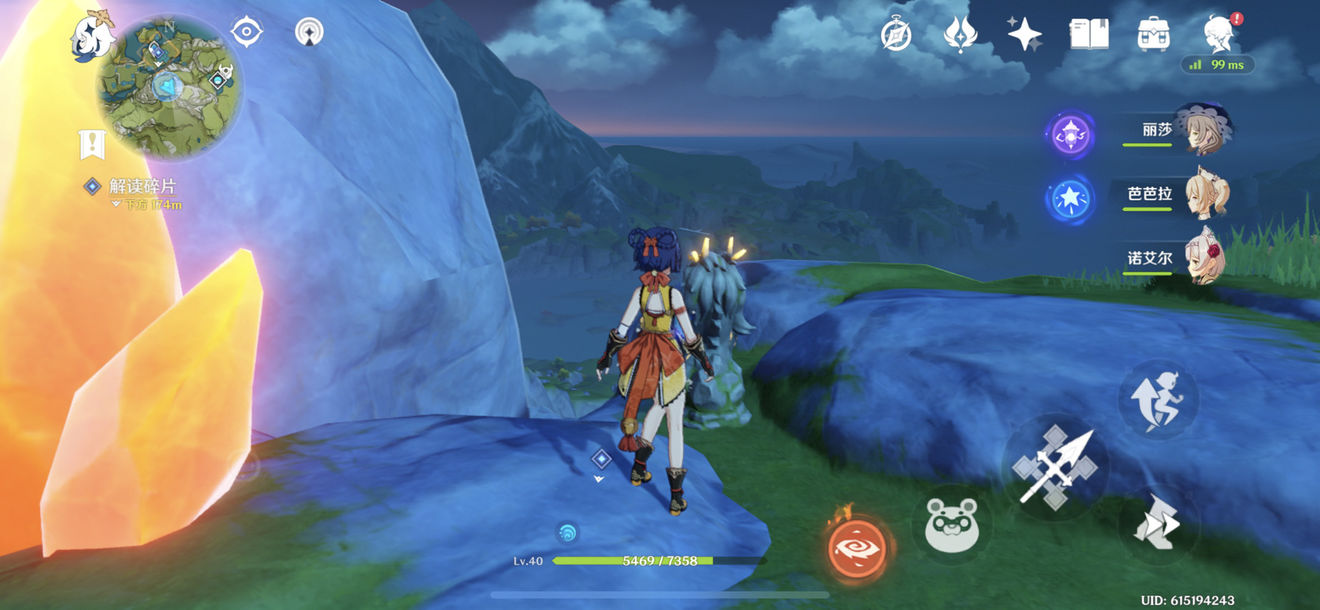
Task: Tap the quest exclamation icon
Action: 92,144
